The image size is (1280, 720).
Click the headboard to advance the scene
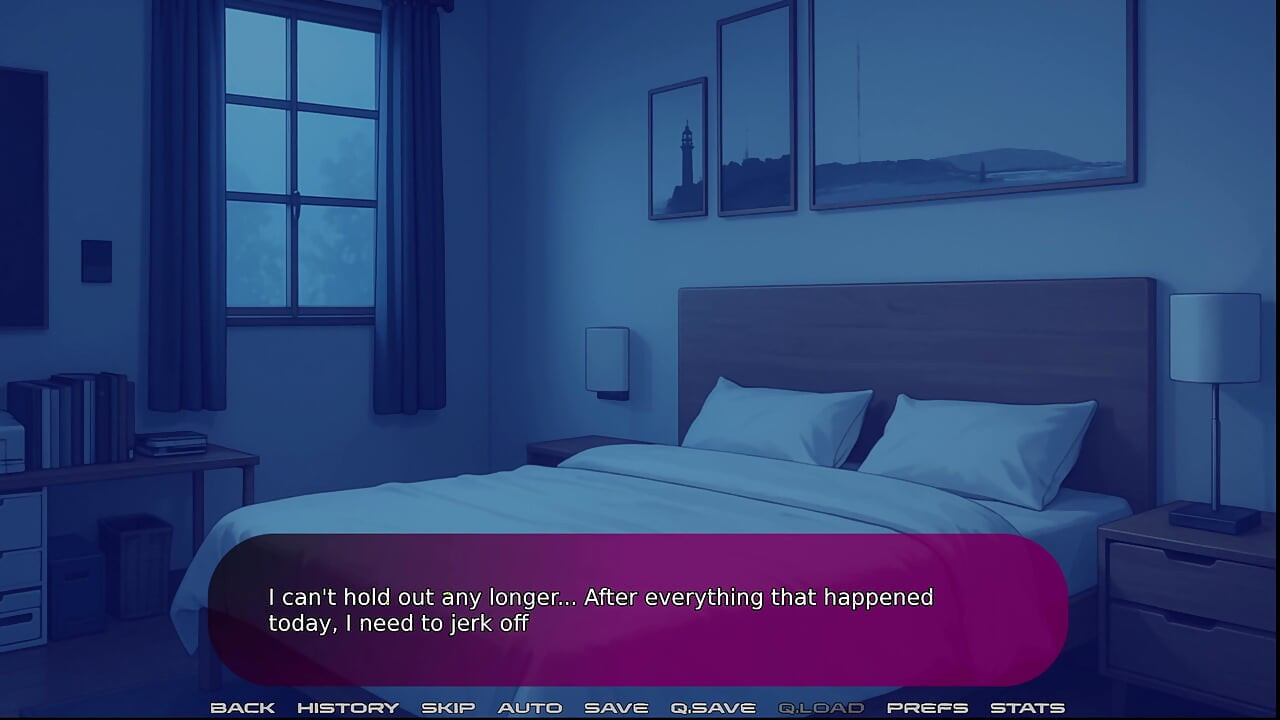click(900, 330)
